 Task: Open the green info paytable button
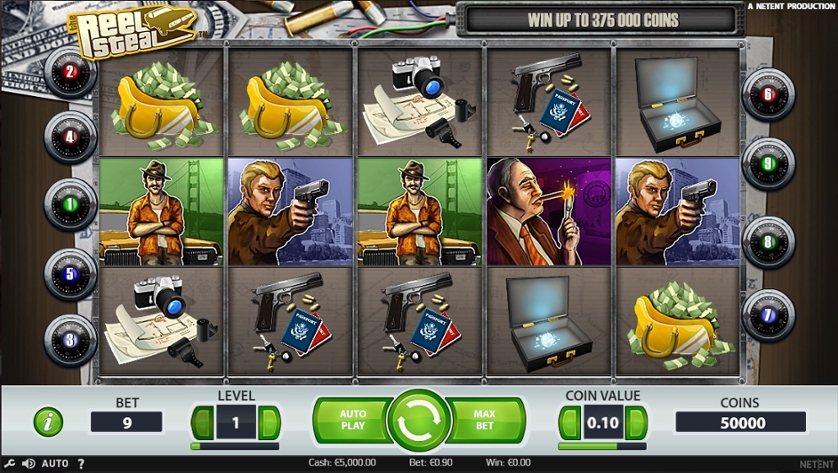[48, 422]
